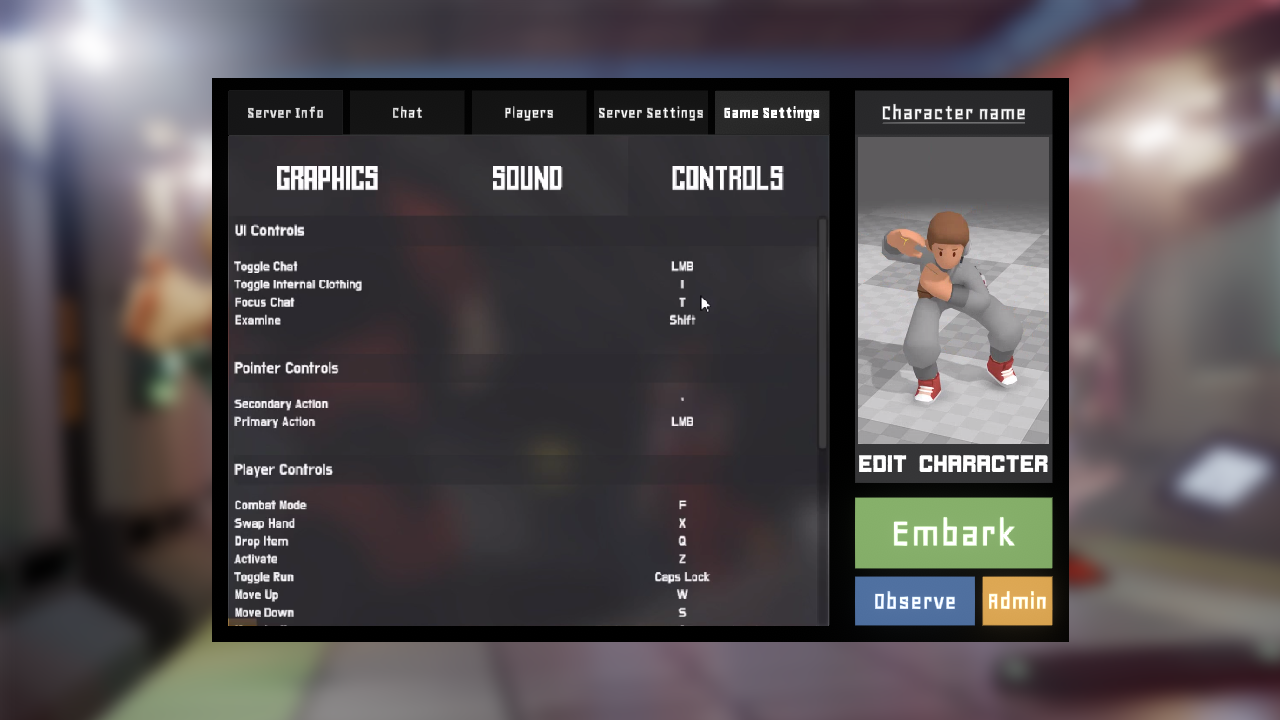The width and height of the screenshot is (1280, 720).
Task: Switch to the Sound settings section
Action: 527,178
